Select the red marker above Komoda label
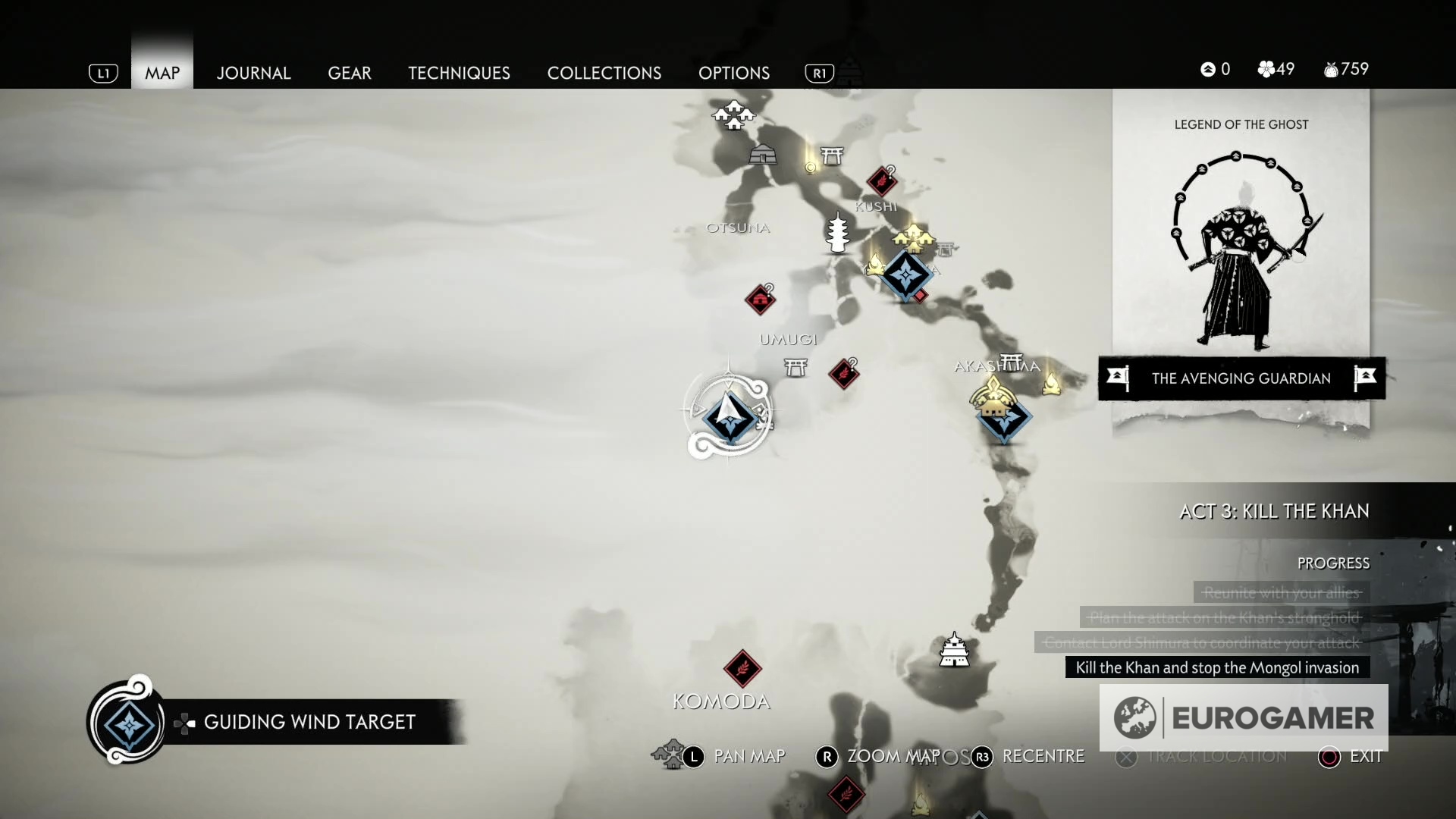This screenshot has height=819, width=1456. tap(742, 668)
